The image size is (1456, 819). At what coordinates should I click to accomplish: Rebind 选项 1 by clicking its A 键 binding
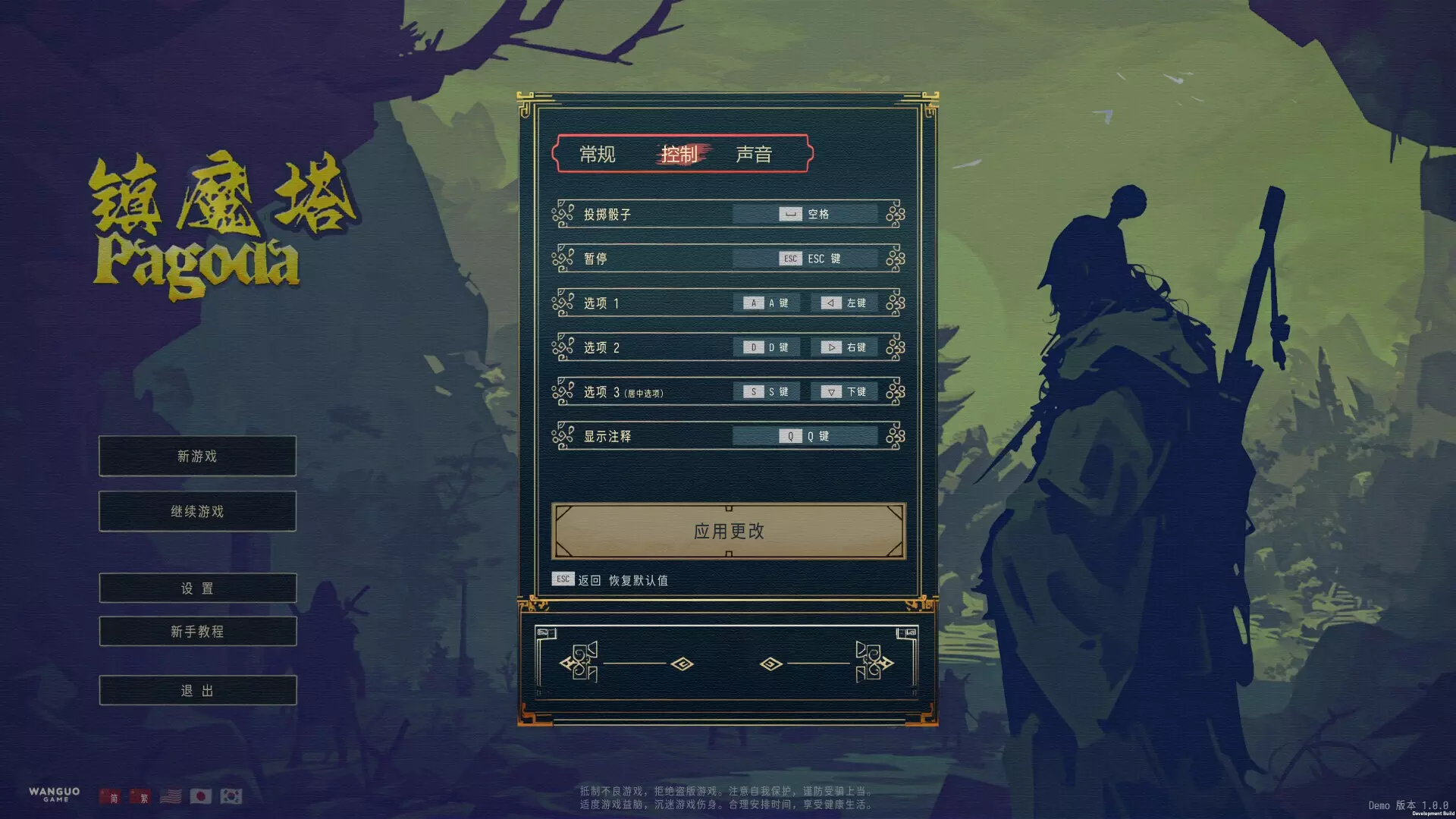click(766, 303)
